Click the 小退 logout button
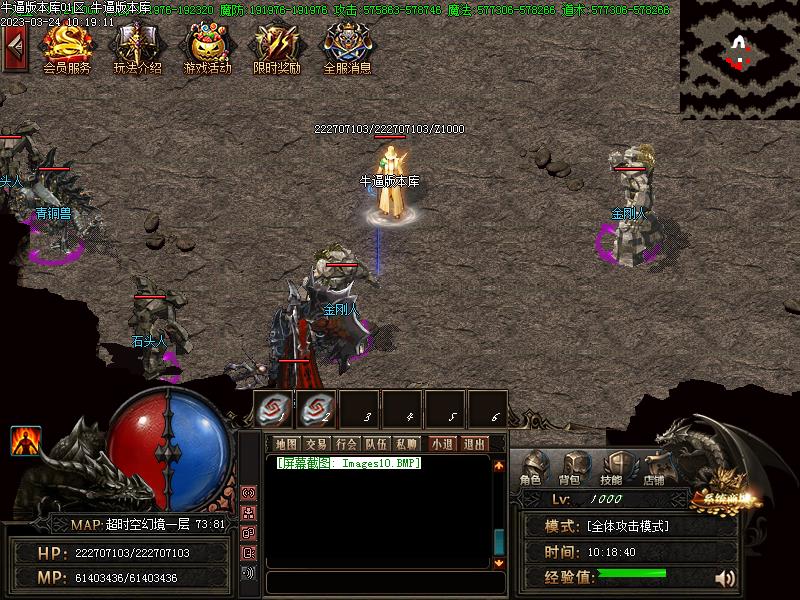 tap(442, 444)
